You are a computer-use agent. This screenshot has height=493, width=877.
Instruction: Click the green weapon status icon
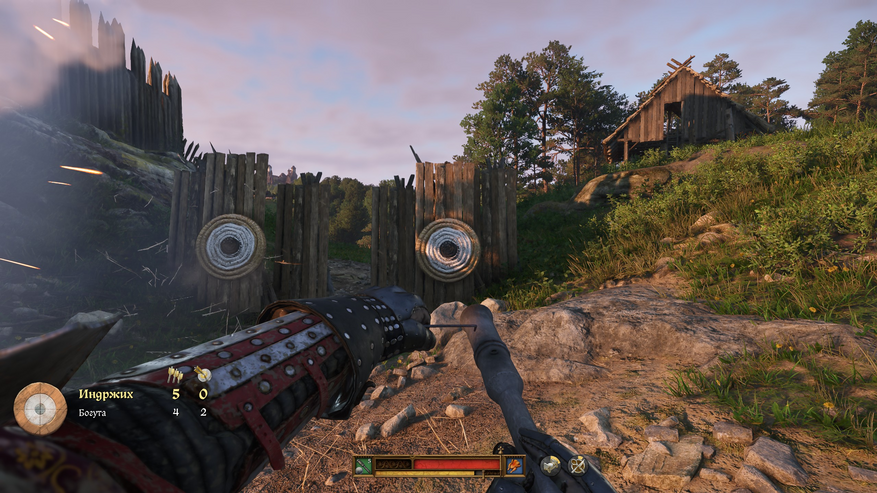(363, 464)
